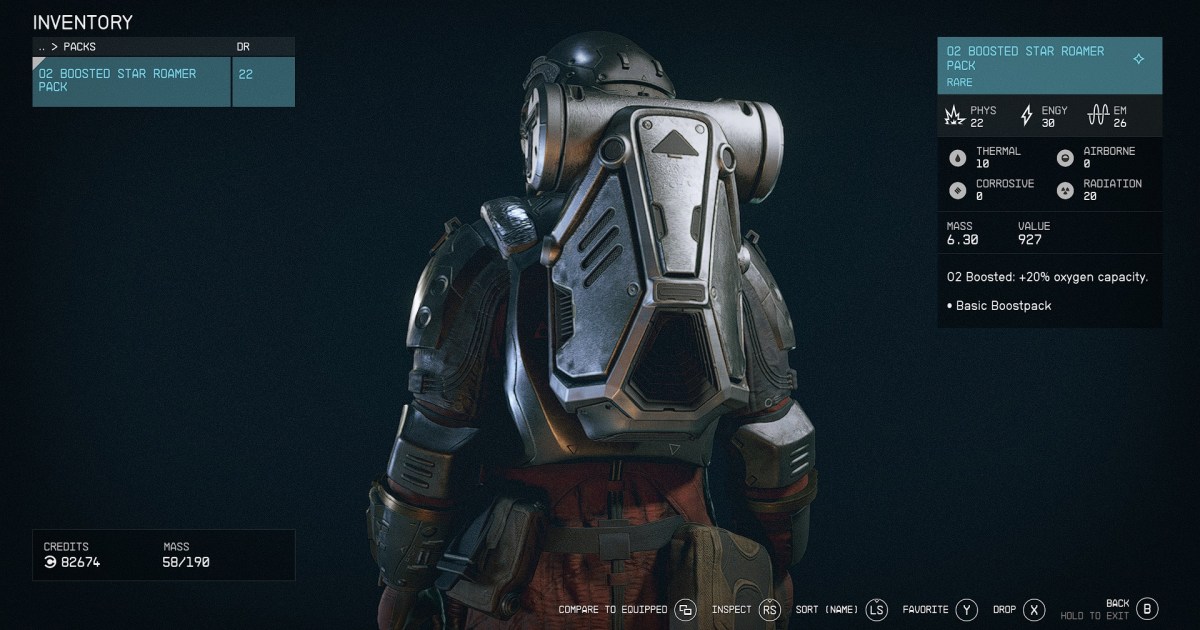Image resolution: width=1200 pixels, height=630 pixels.
Task: Click the DR column header
Action: [242, 46]
